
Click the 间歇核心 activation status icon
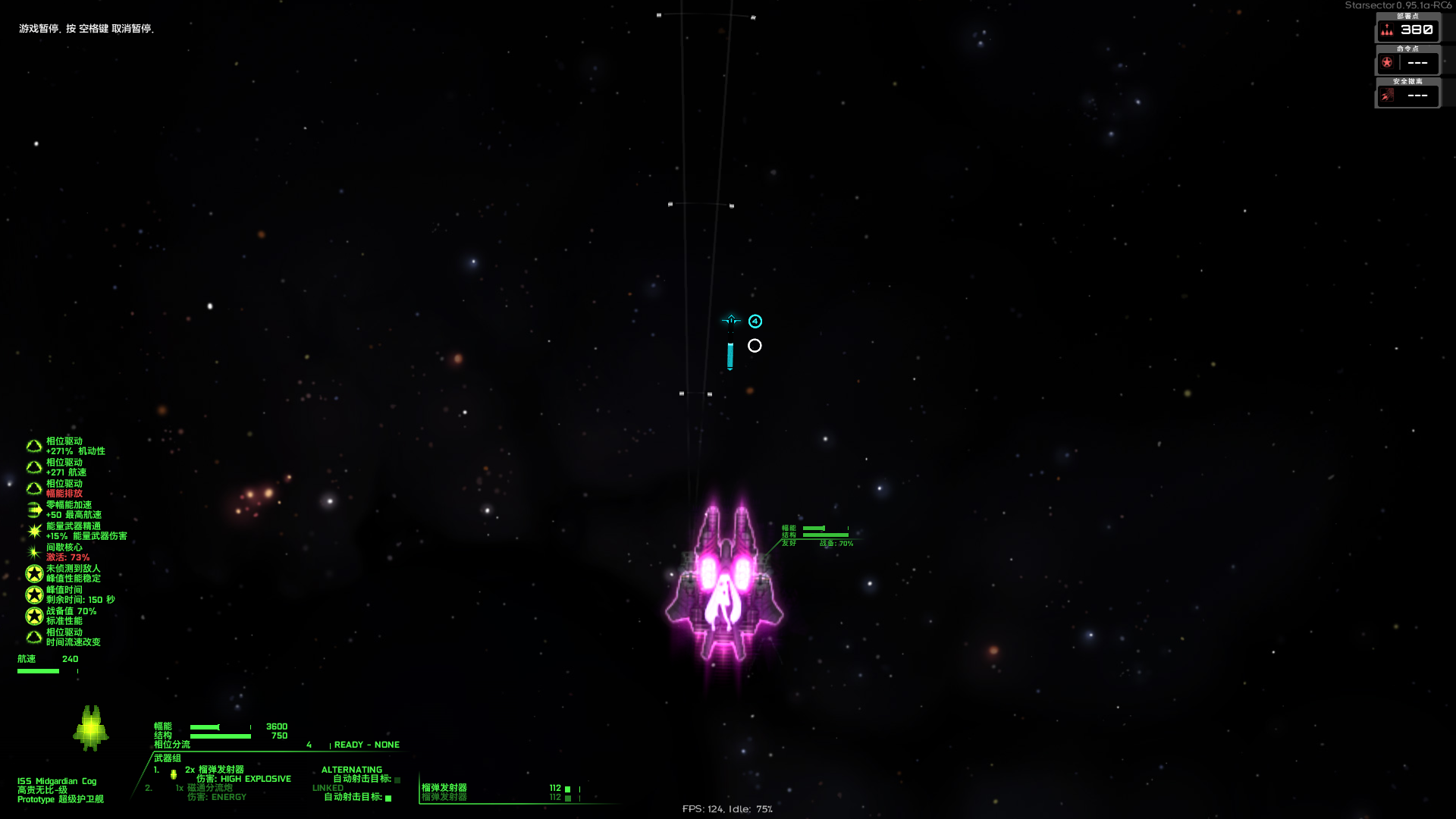[34, 552]
